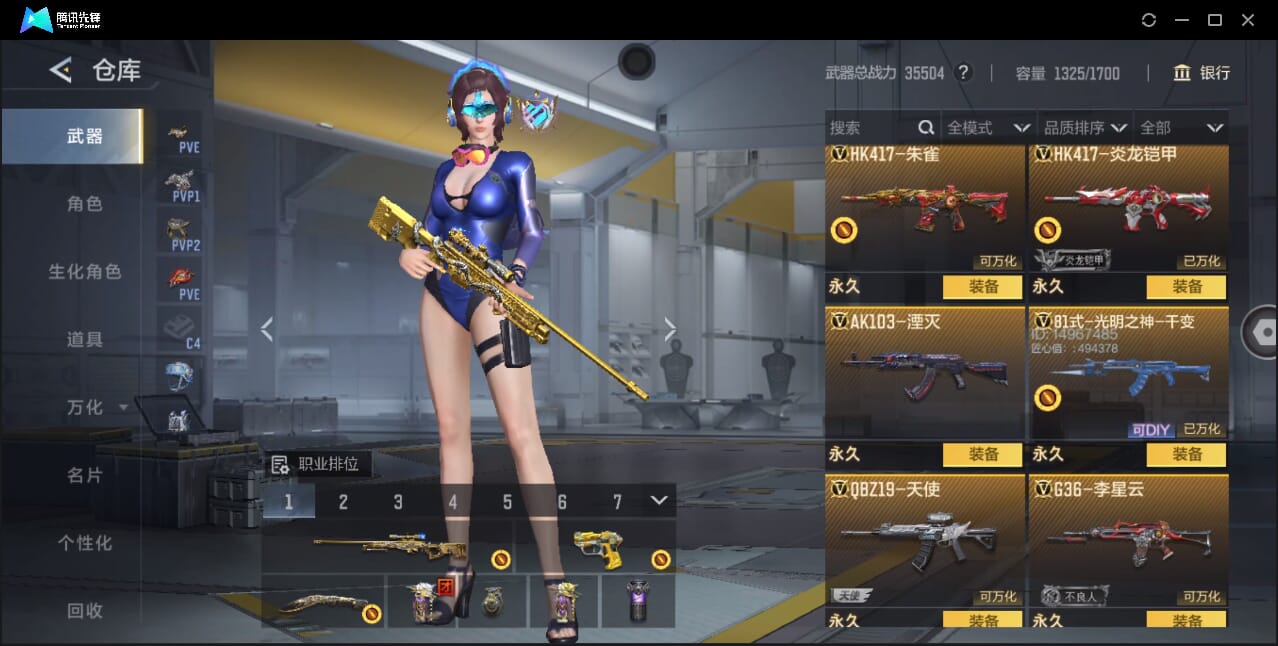Maximize the emulator window
Viewport: 1278px width, 646px height.
click(1215, 20)
